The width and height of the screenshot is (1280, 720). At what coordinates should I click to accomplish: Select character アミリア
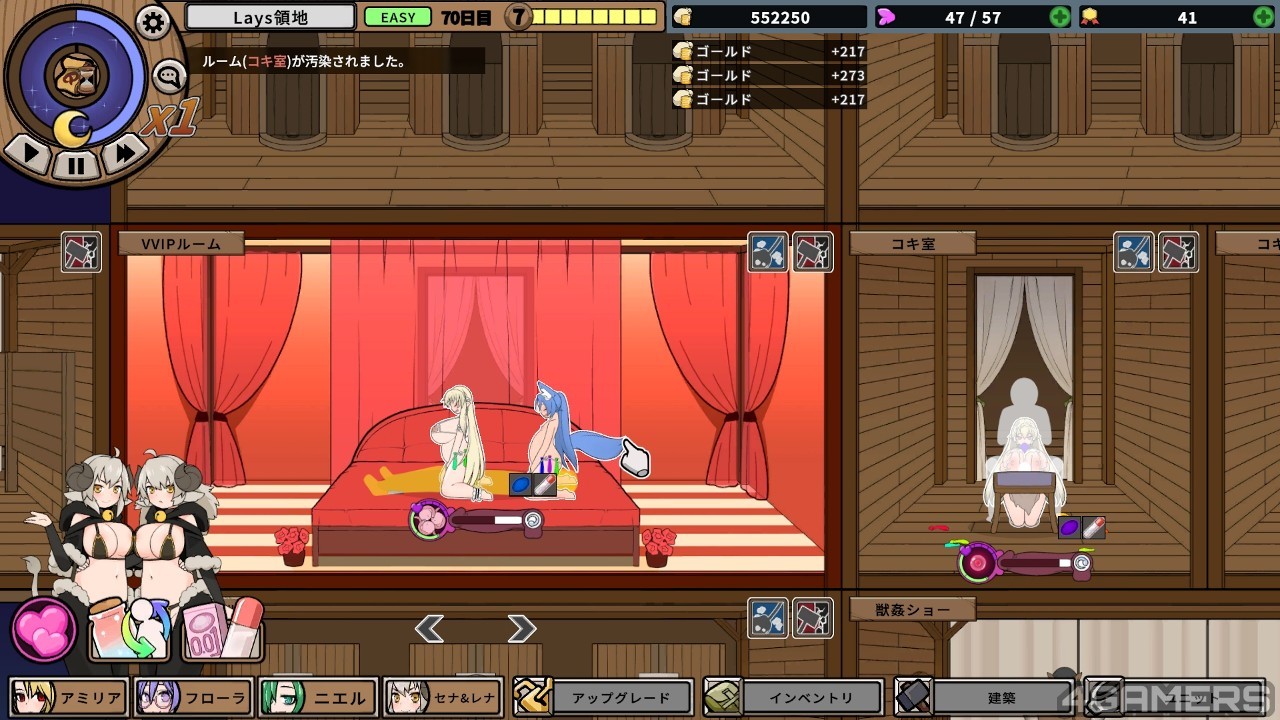pyautogui.click(x=69, y=698)
